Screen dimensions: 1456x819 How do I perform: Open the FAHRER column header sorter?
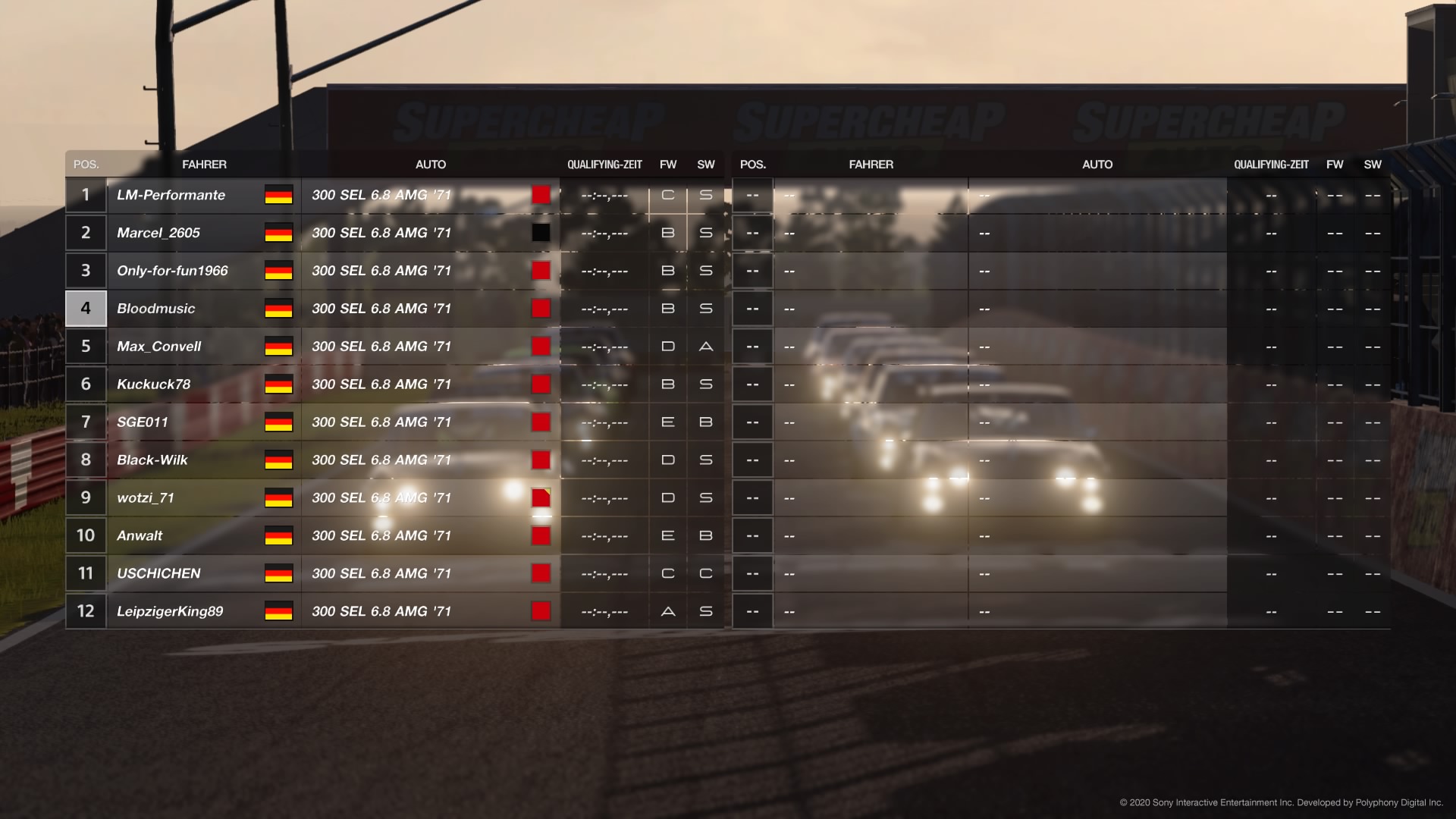[x=205, y=164]
